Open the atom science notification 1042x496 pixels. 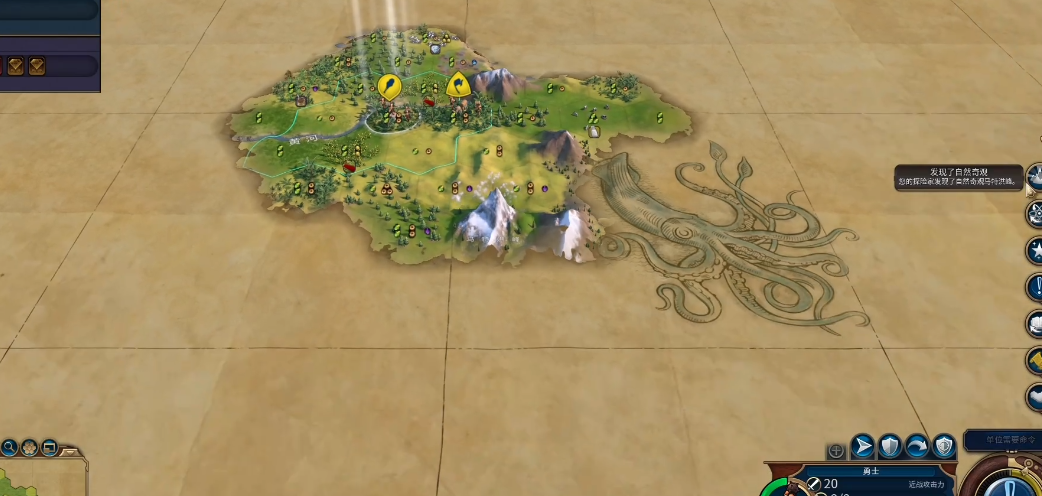[x=1034, y=212]
